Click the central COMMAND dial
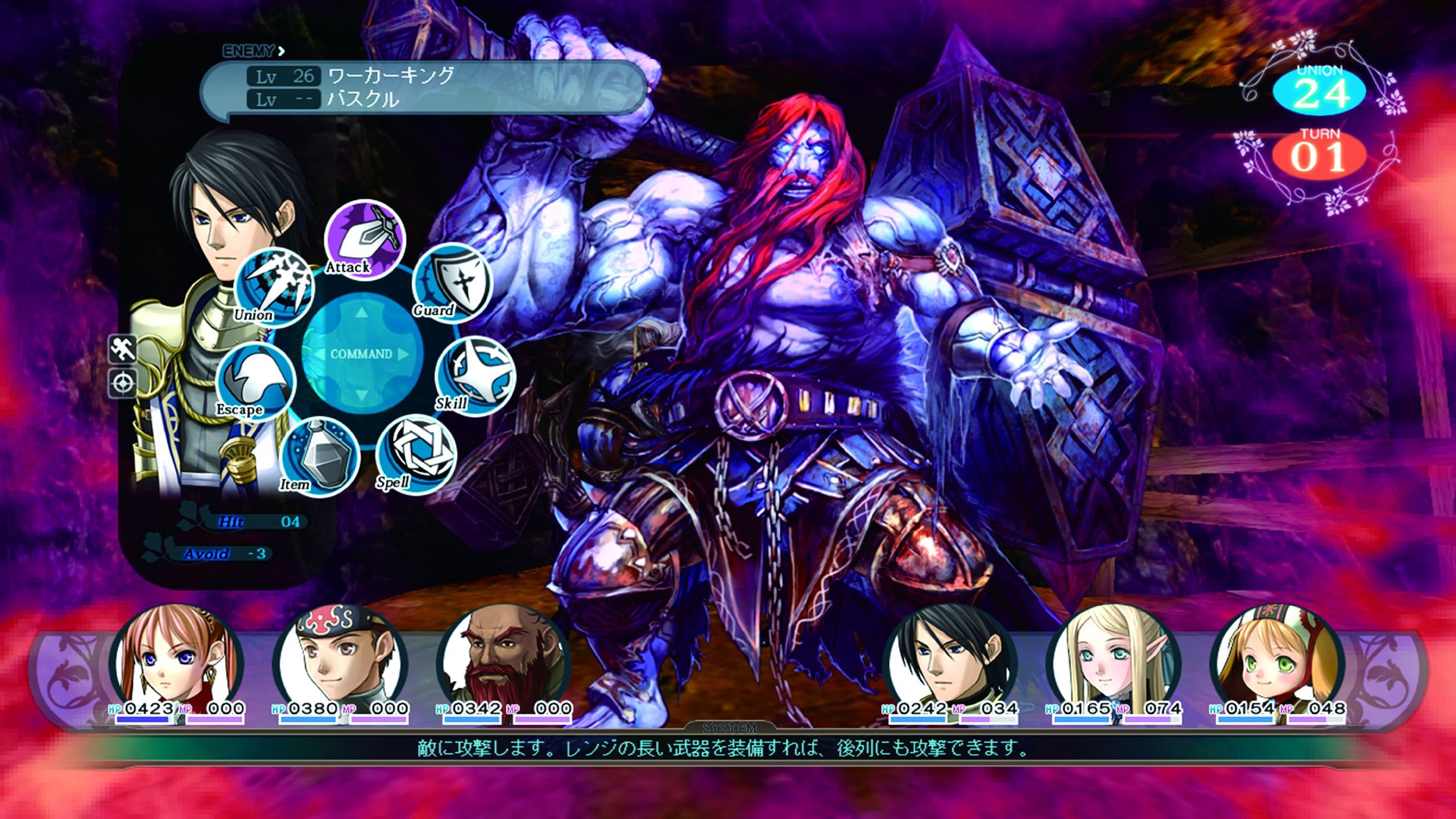This screenshot has width=1456, height=819. [362, 354]
